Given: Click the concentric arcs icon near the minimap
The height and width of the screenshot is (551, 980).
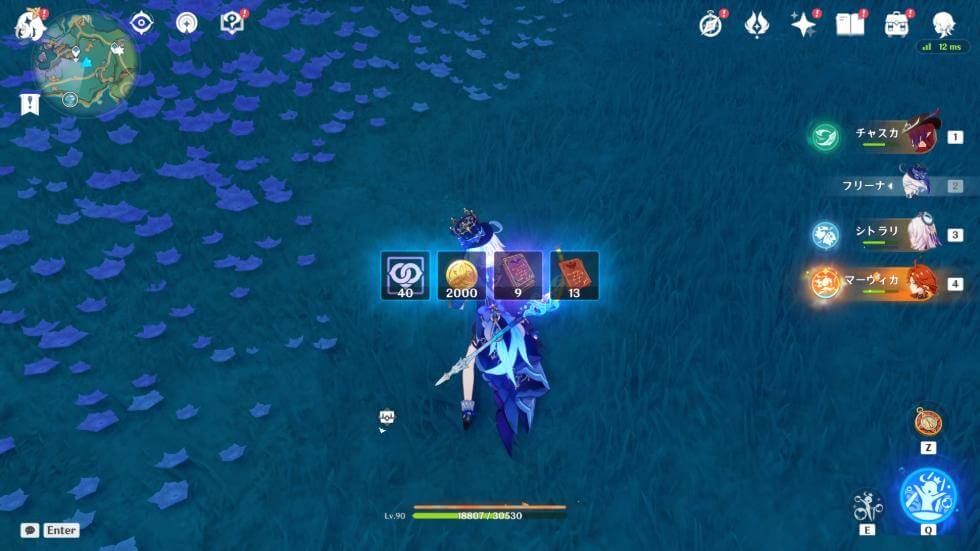Looking at the screenshot, I should 187,23.
